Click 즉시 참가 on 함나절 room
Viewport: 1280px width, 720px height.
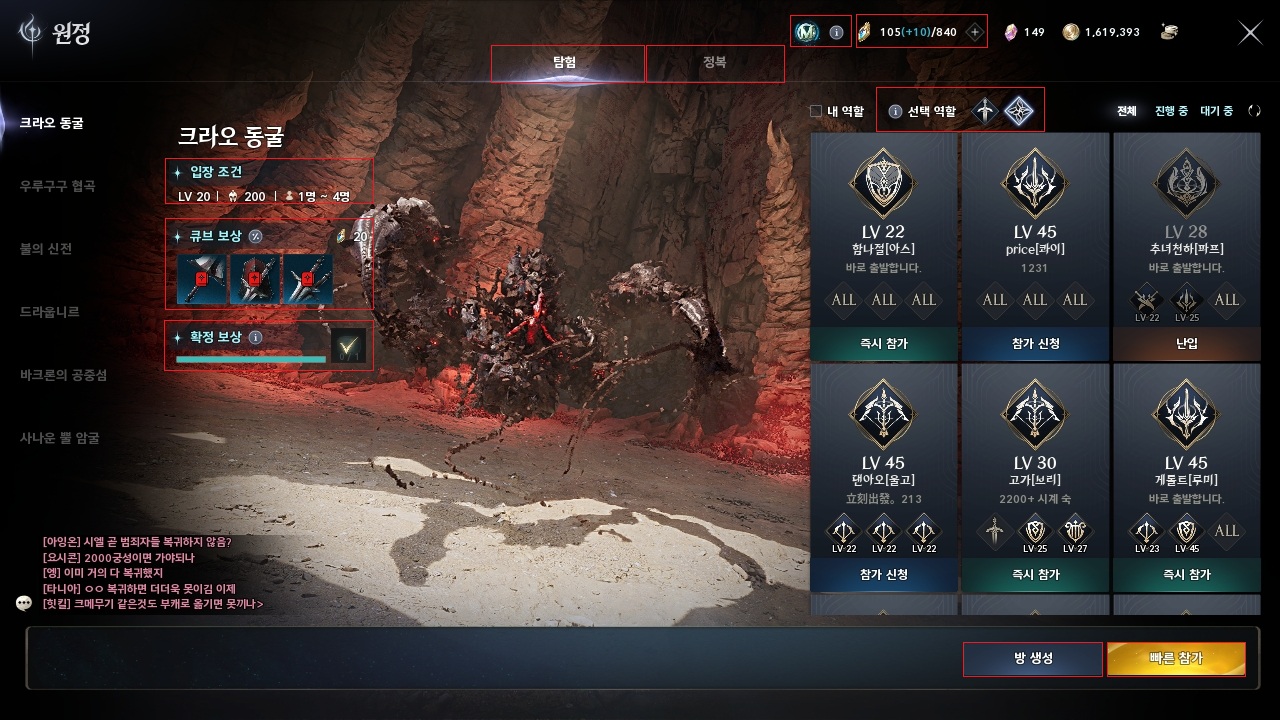point(883,344)
